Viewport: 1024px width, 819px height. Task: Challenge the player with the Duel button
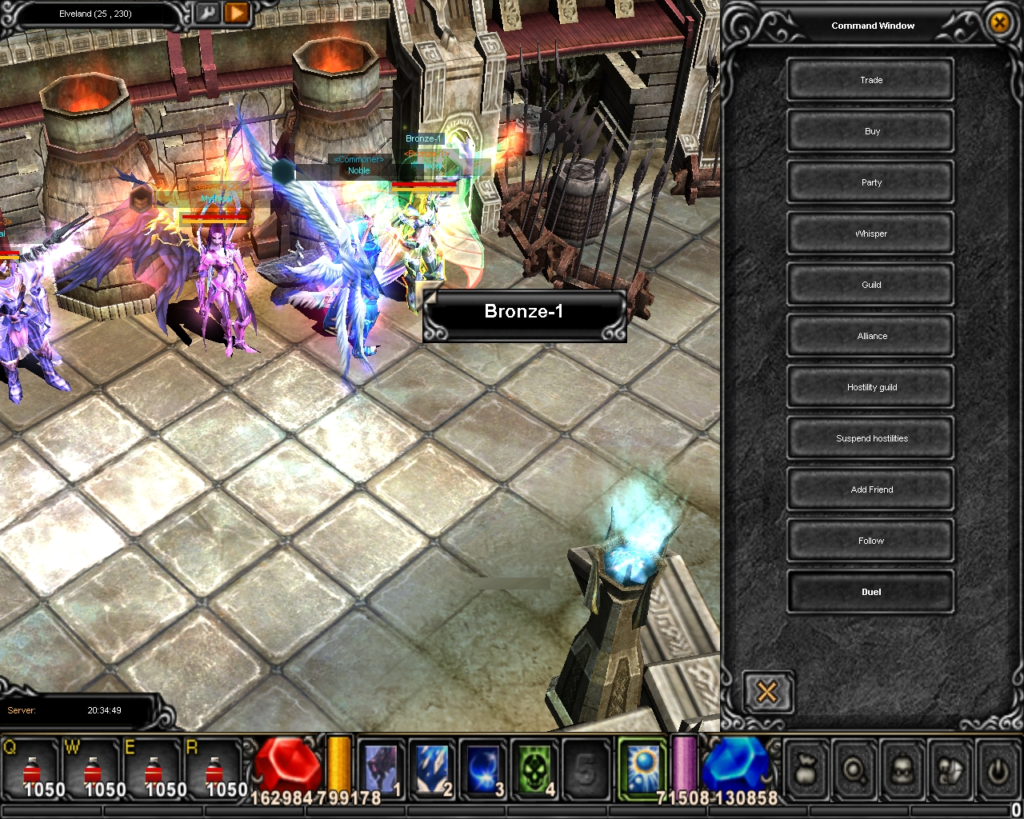click(x=870, y=592)
